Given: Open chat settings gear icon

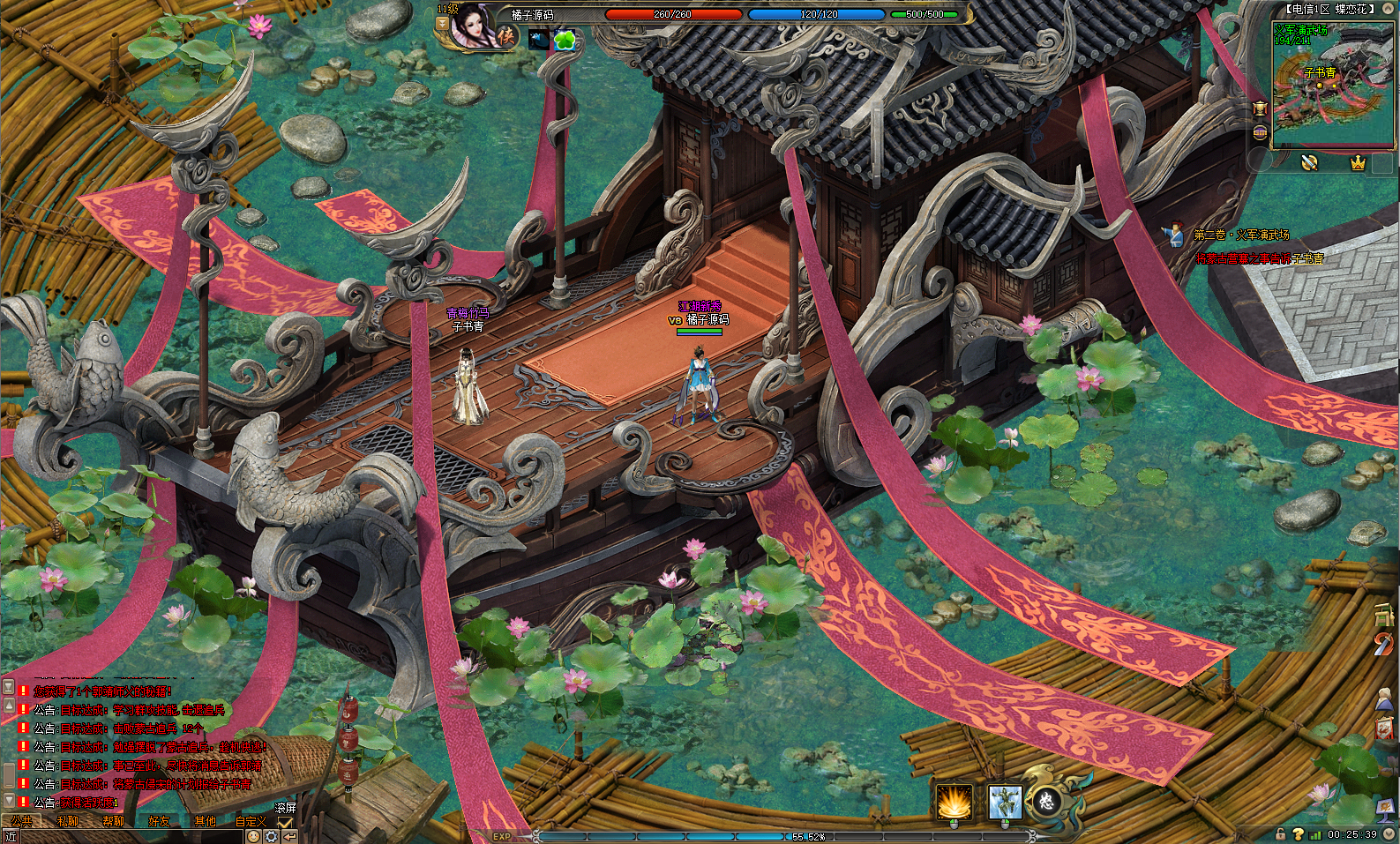Looking at the screenshot, I should click(x=271, y=836).
